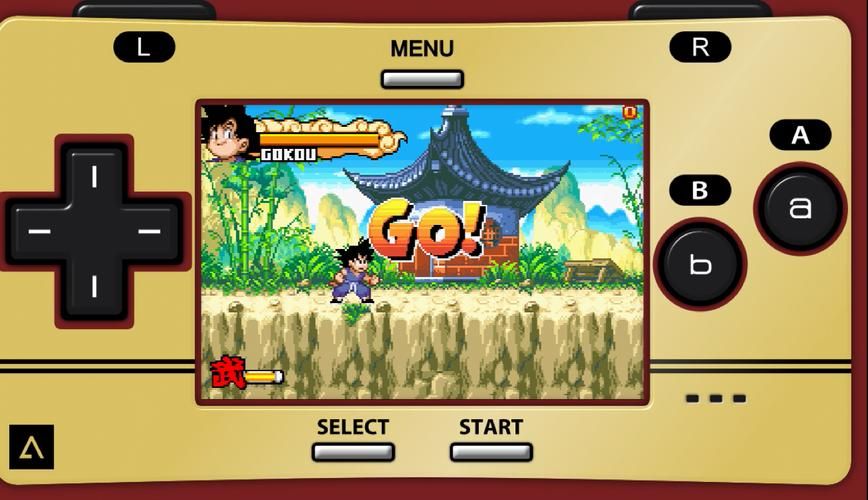Screen dimensions: 868x500
Task: Tap the D-pad's left arrow
Action: [x=40, y=232]
